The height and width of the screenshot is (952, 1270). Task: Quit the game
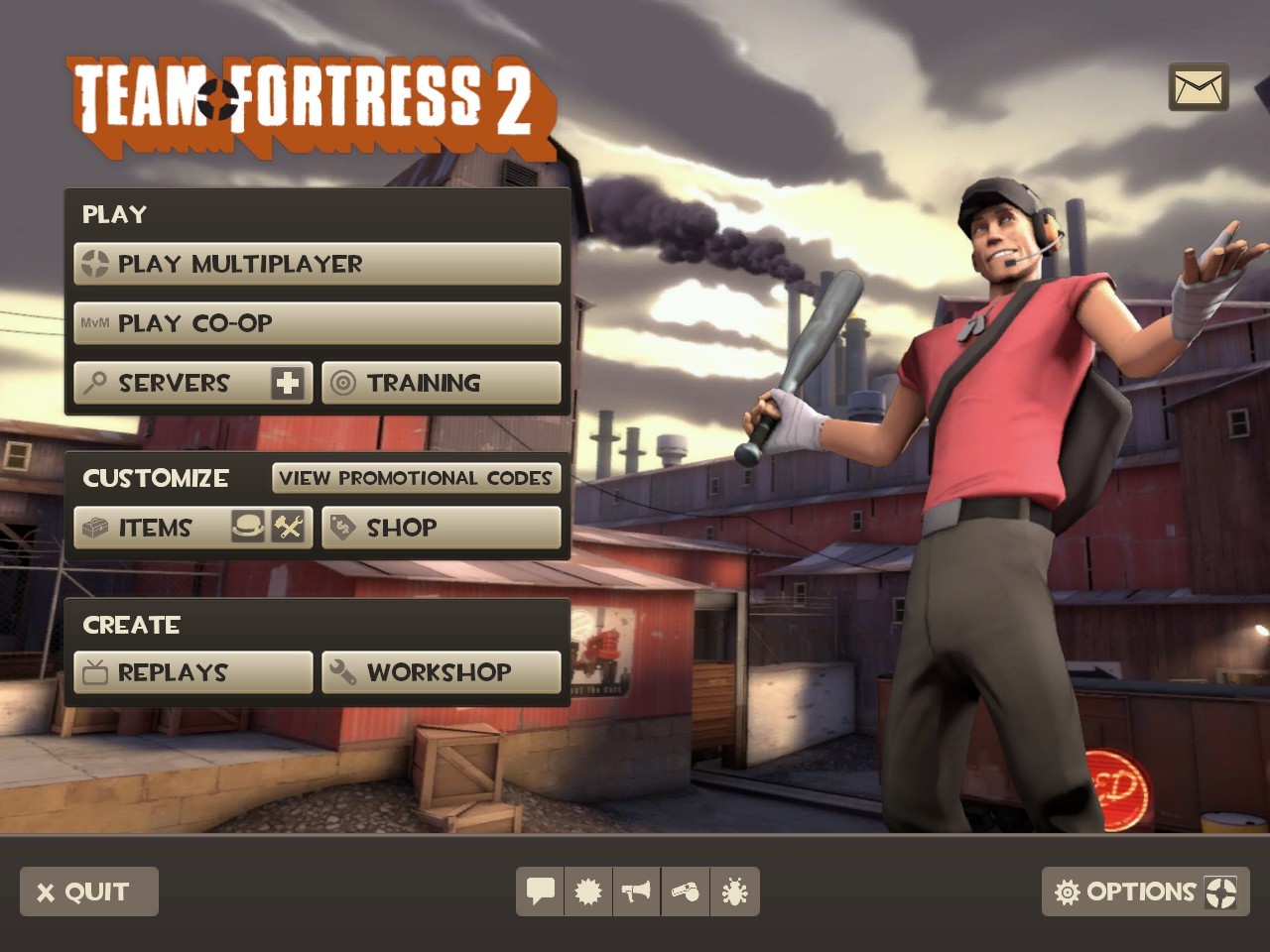pos(87,891)
